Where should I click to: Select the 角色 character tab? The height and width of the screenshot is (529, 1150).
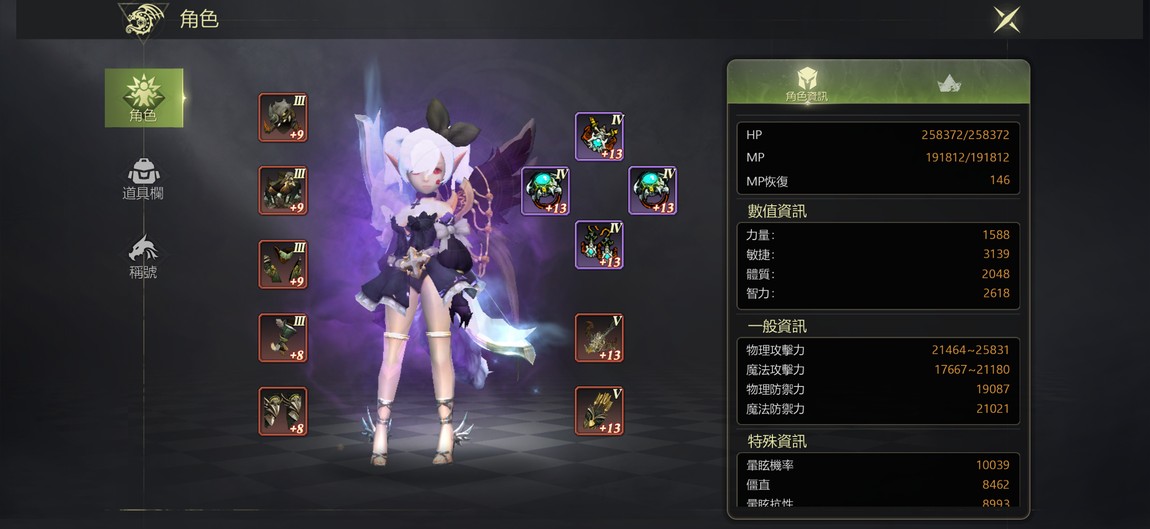[144, 98]
